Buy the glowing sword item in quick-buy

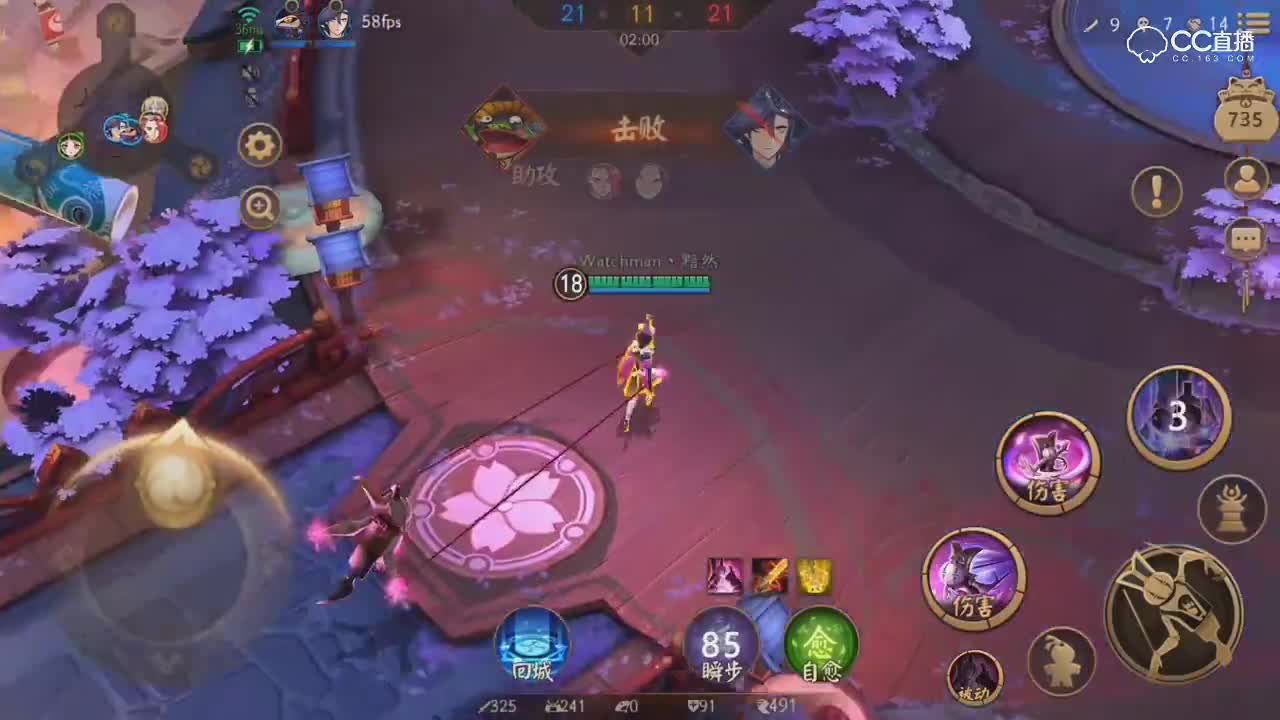click(768, 575)
